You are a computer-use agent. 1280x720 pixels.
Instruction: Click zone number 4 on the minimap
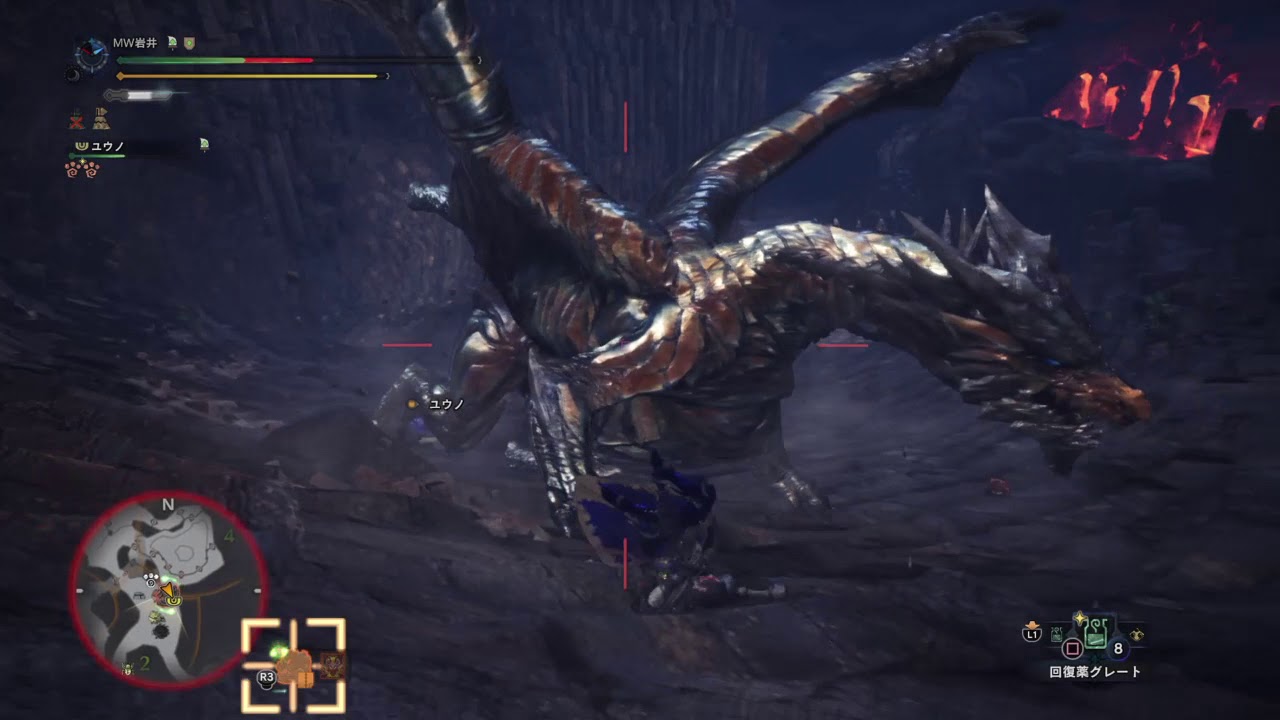[x=229, y=537]
